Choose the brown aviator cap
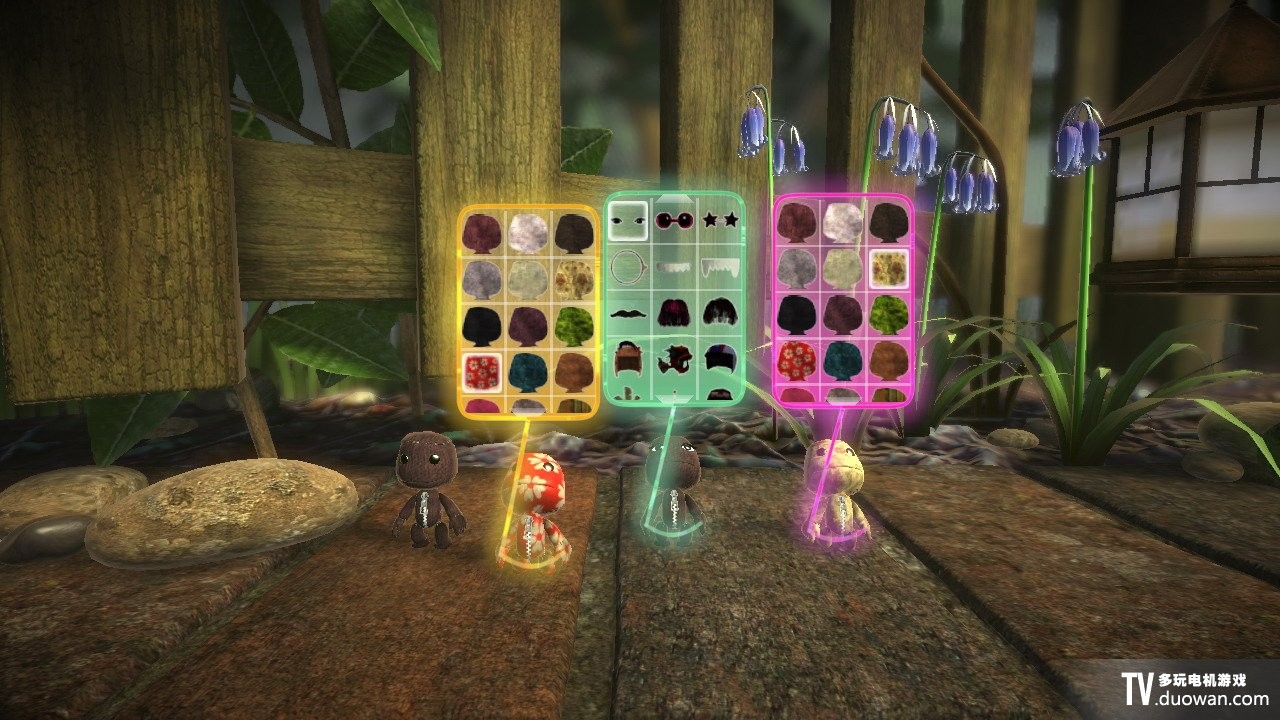Screen dimensions: 1280x720 point(628,358)
